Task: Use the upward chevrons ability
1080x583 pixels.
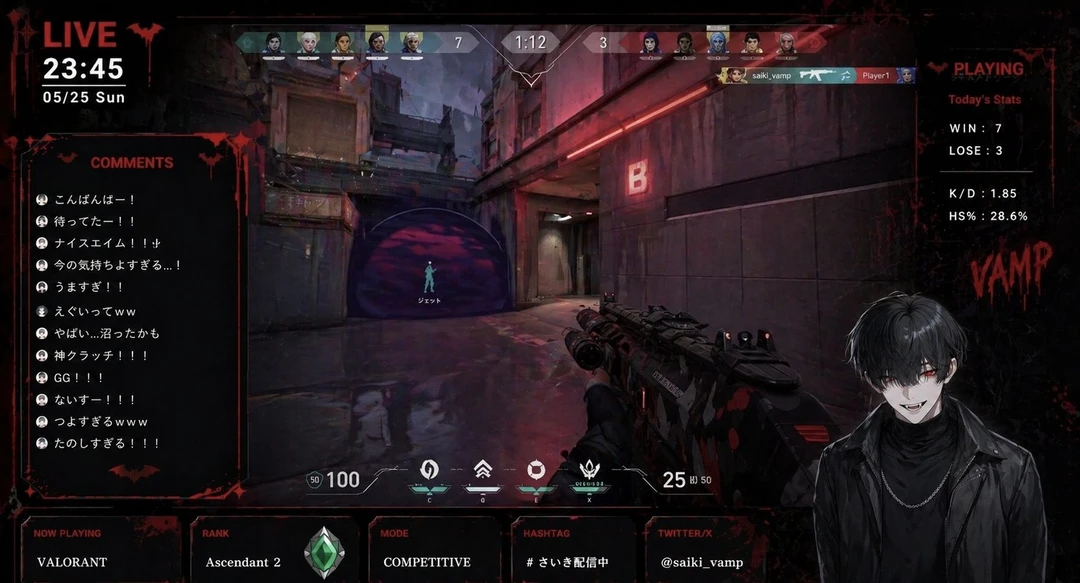Action: pos(481,470)
